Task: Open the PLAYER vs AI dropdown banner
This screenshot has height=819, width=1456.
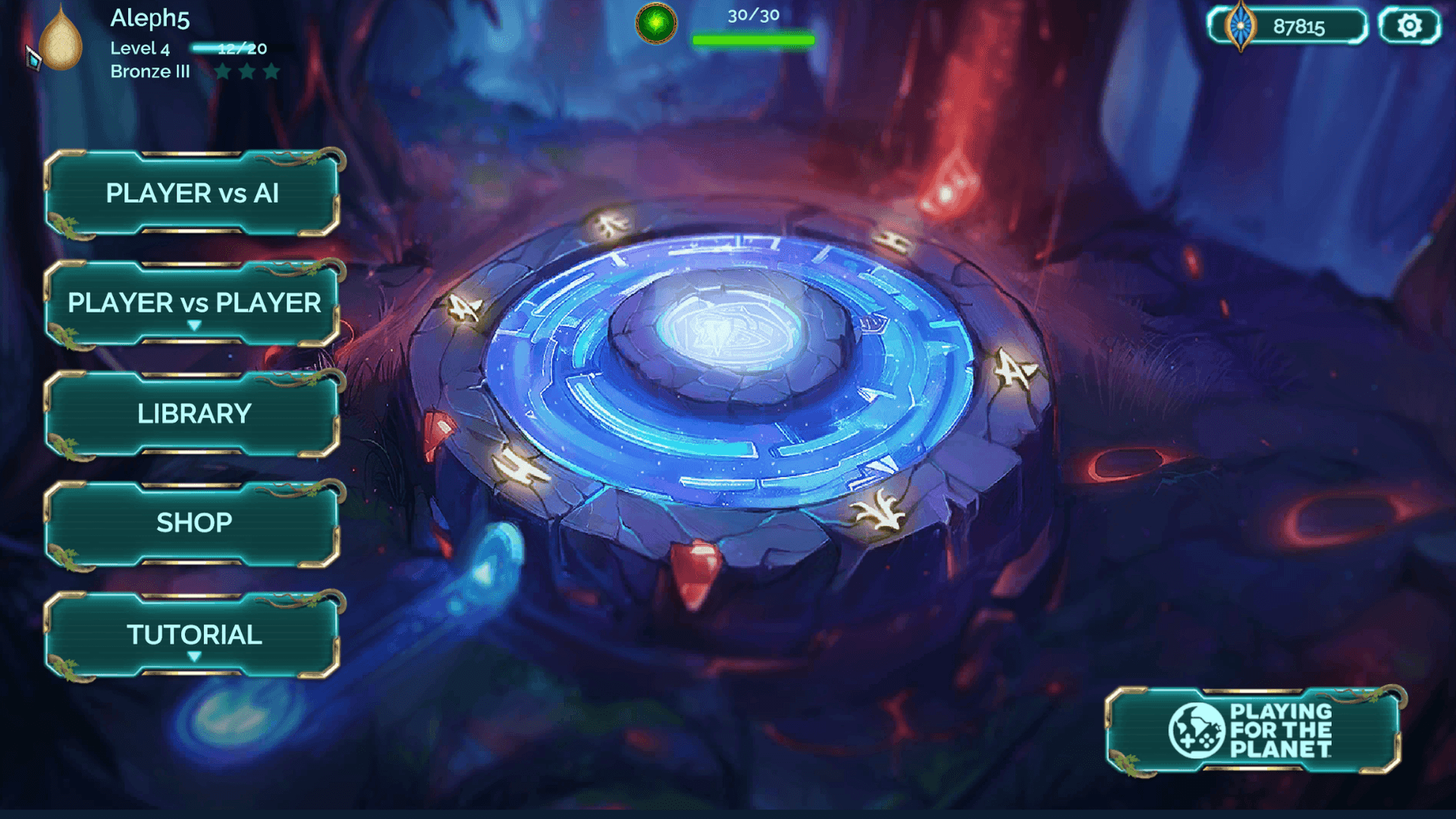Action: [x=192, y=194]
